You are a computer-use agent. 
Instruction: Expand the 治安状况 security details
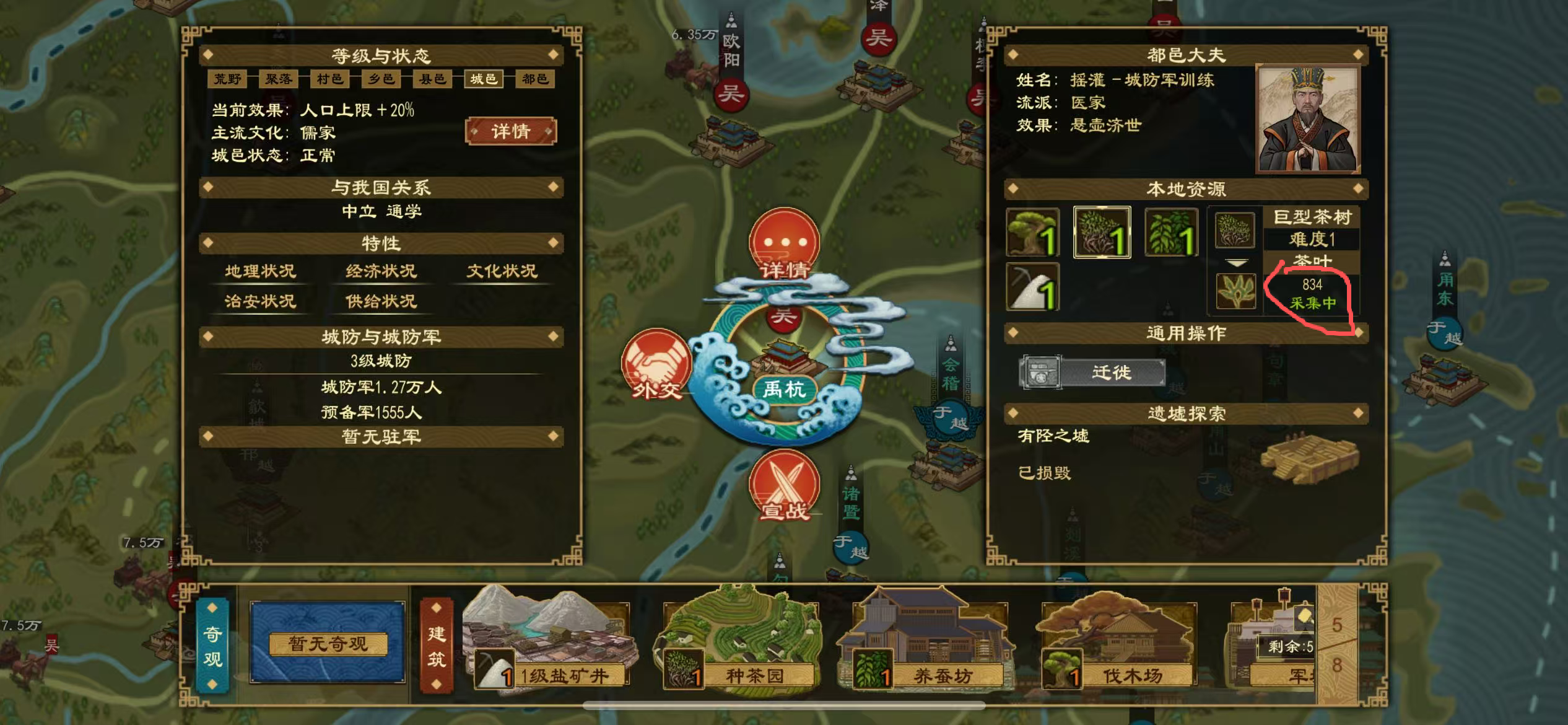260,302
